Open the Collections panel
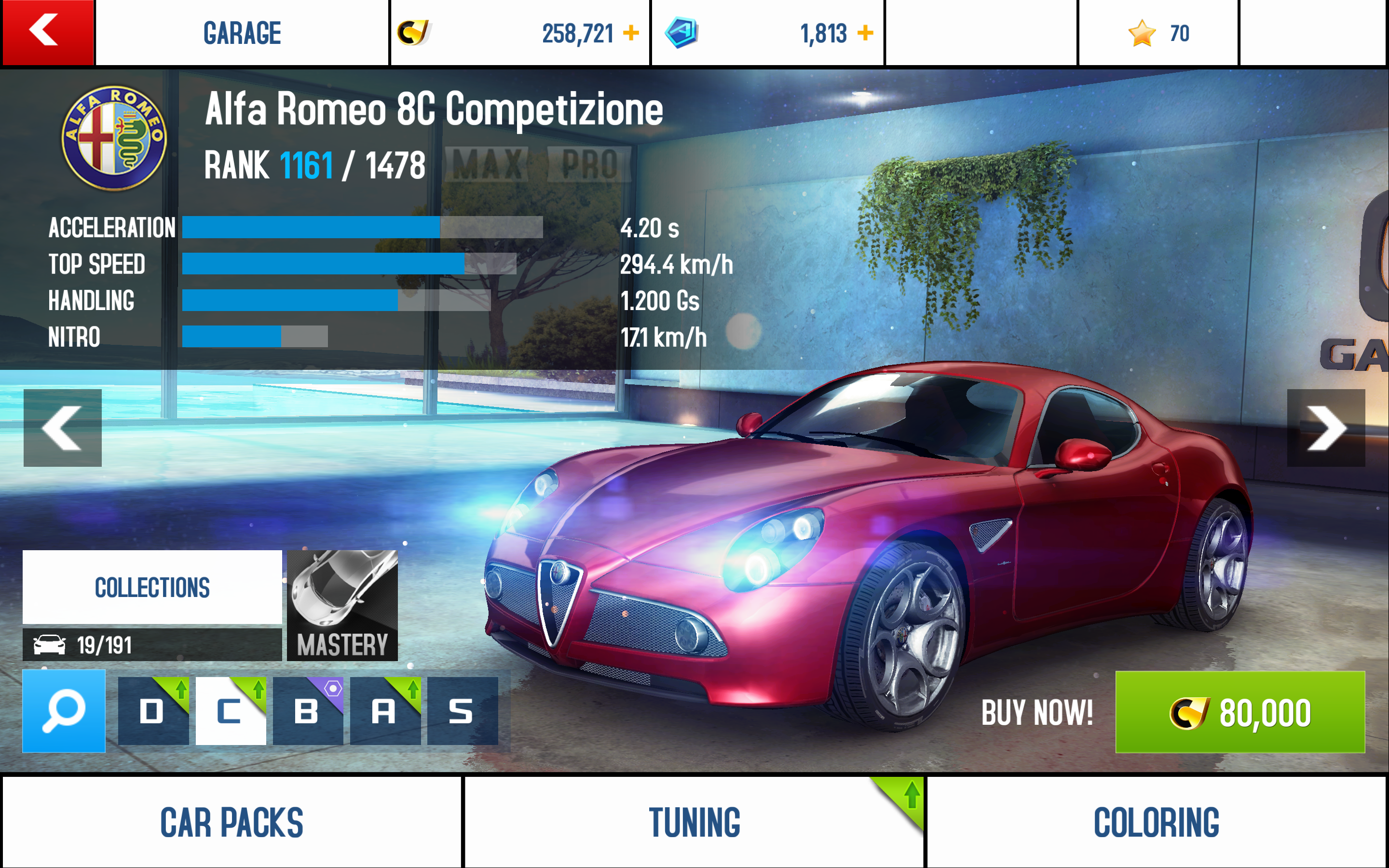Image resolution: width=1389 pixels, height=868 pixels. [152, 587]
